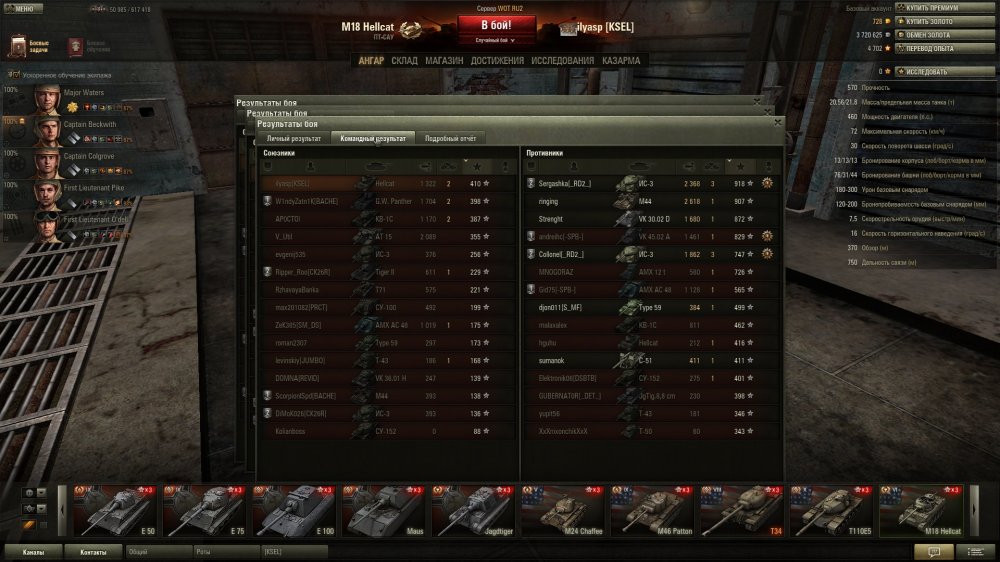Open the Подробный отчёт tab
1000x562 pixels.
pyautogui.click(x=450, y=138)
